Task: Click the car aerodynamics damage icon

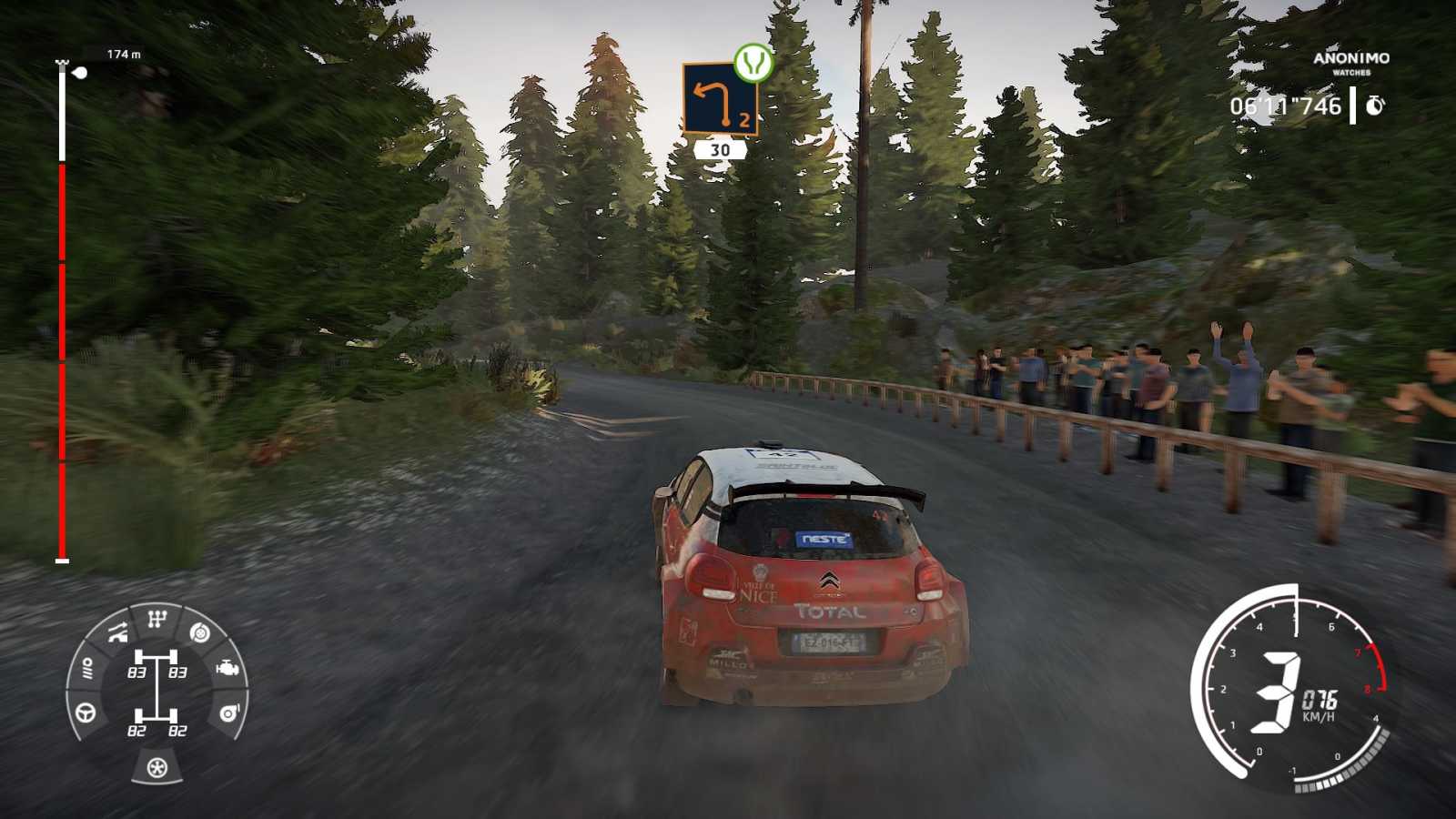Action: (x=117, y=632)
